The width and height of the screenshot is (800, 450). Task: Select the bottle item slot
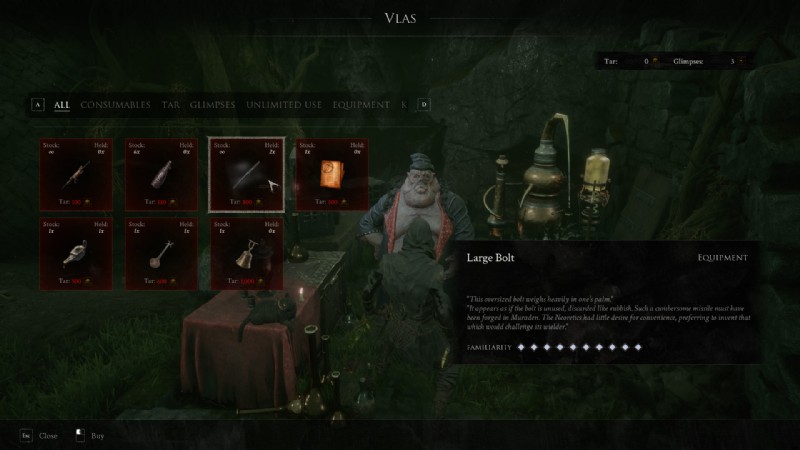[x=161, y=175]
